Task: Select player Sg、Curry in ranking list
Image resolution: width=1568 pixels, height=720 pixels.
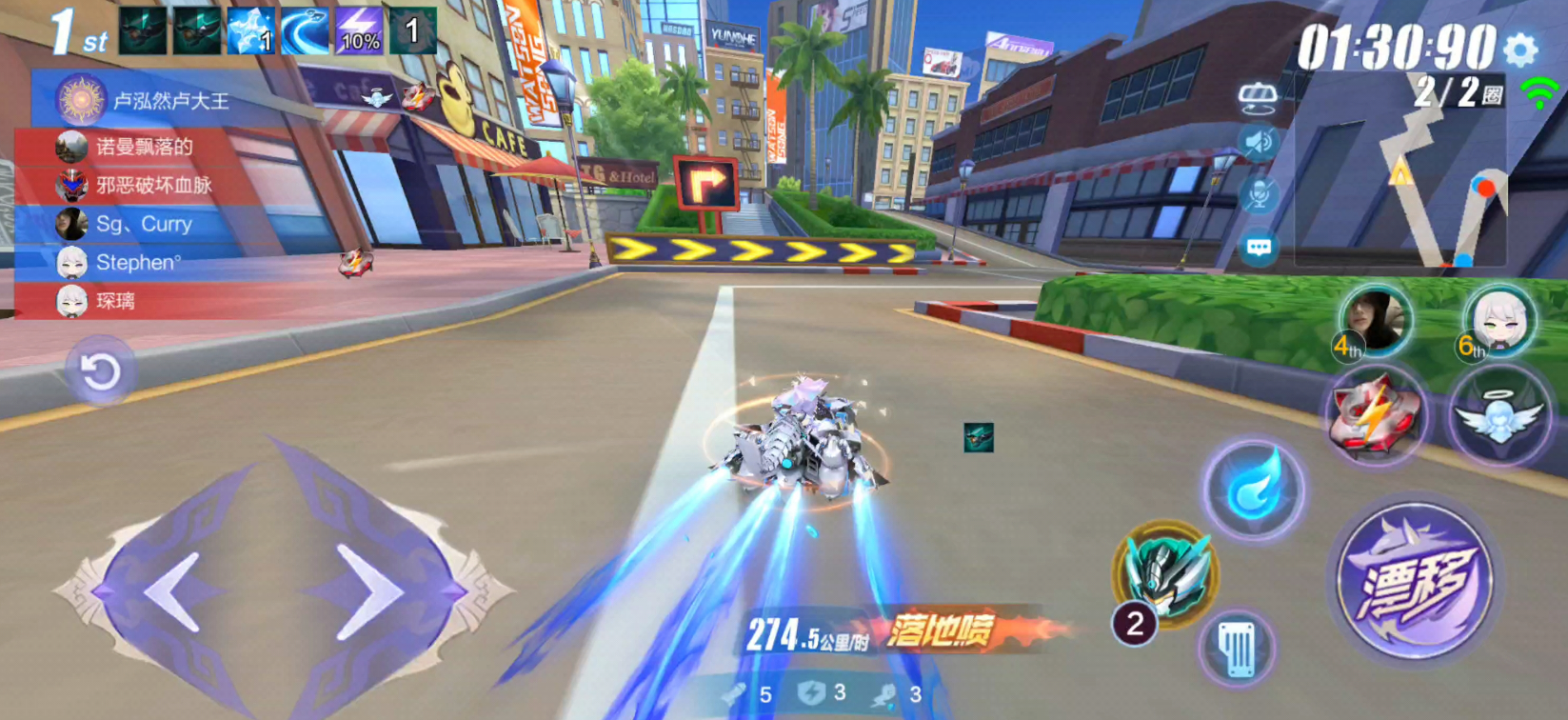Action: coord(143,225)
